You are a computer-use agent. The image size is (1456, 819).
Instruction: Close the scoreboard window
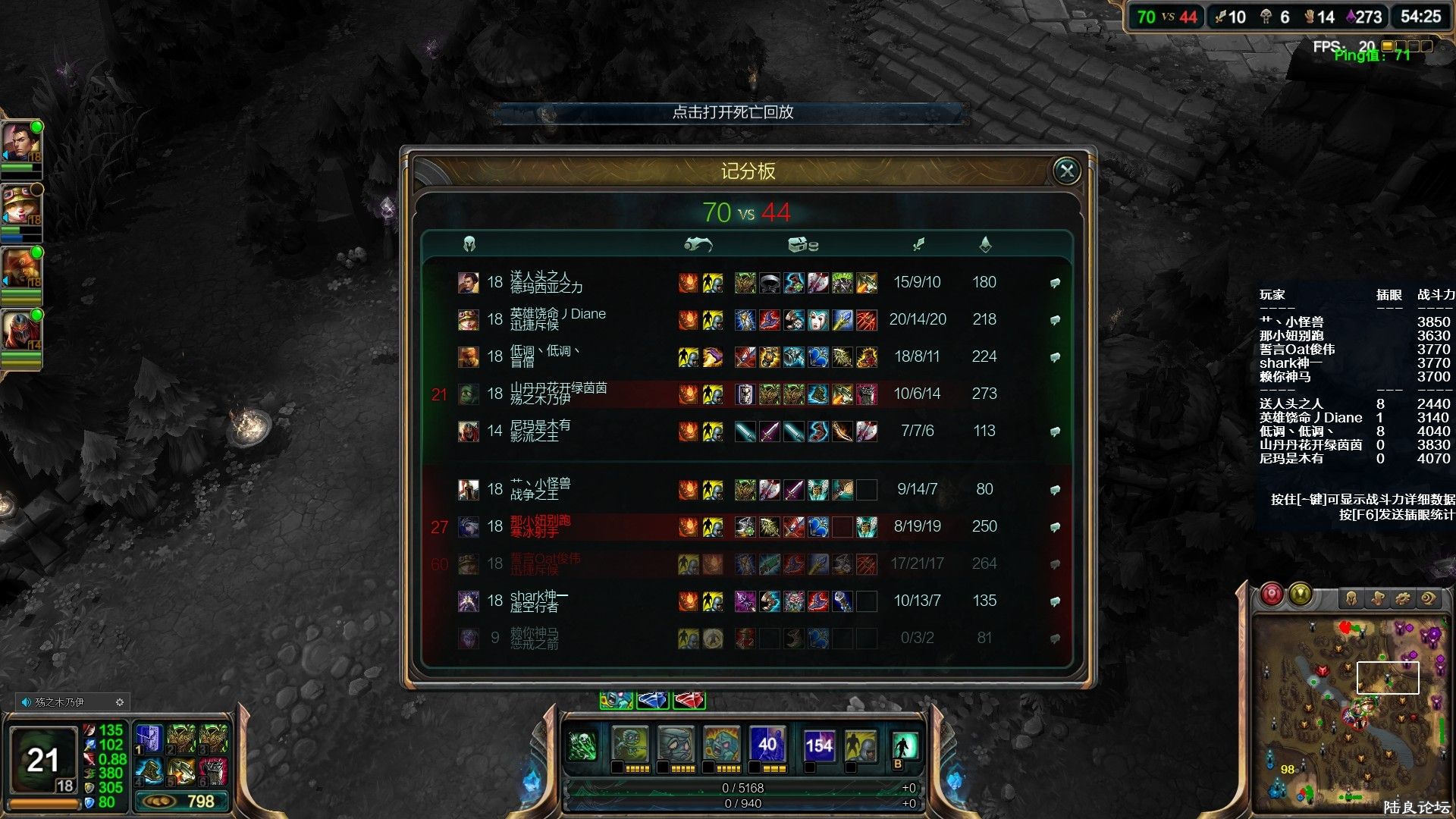point(1066,171)
